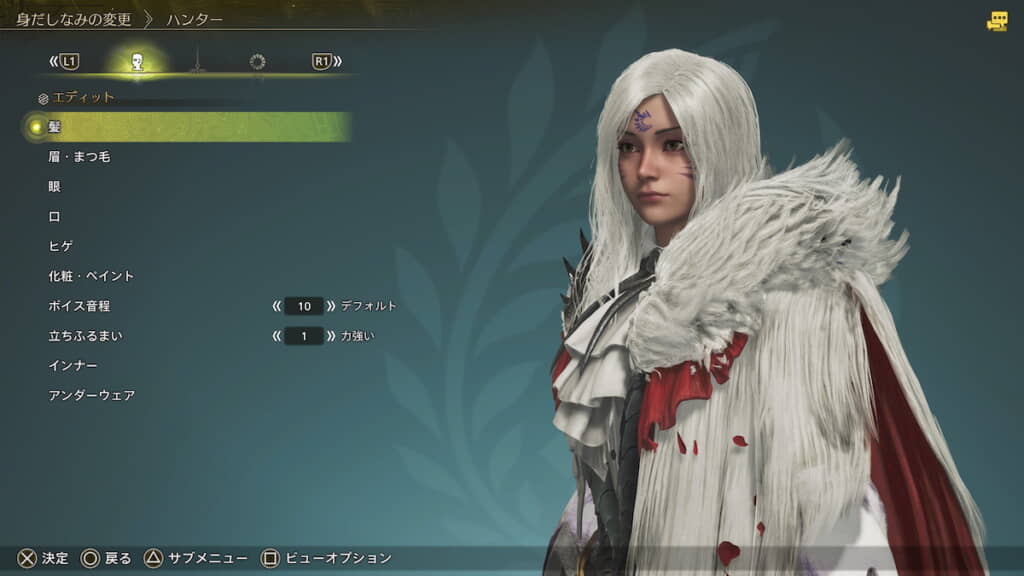Increase voice pitch with its right arrow
This screenshot has width=1024, height=576.
point(331,306)
